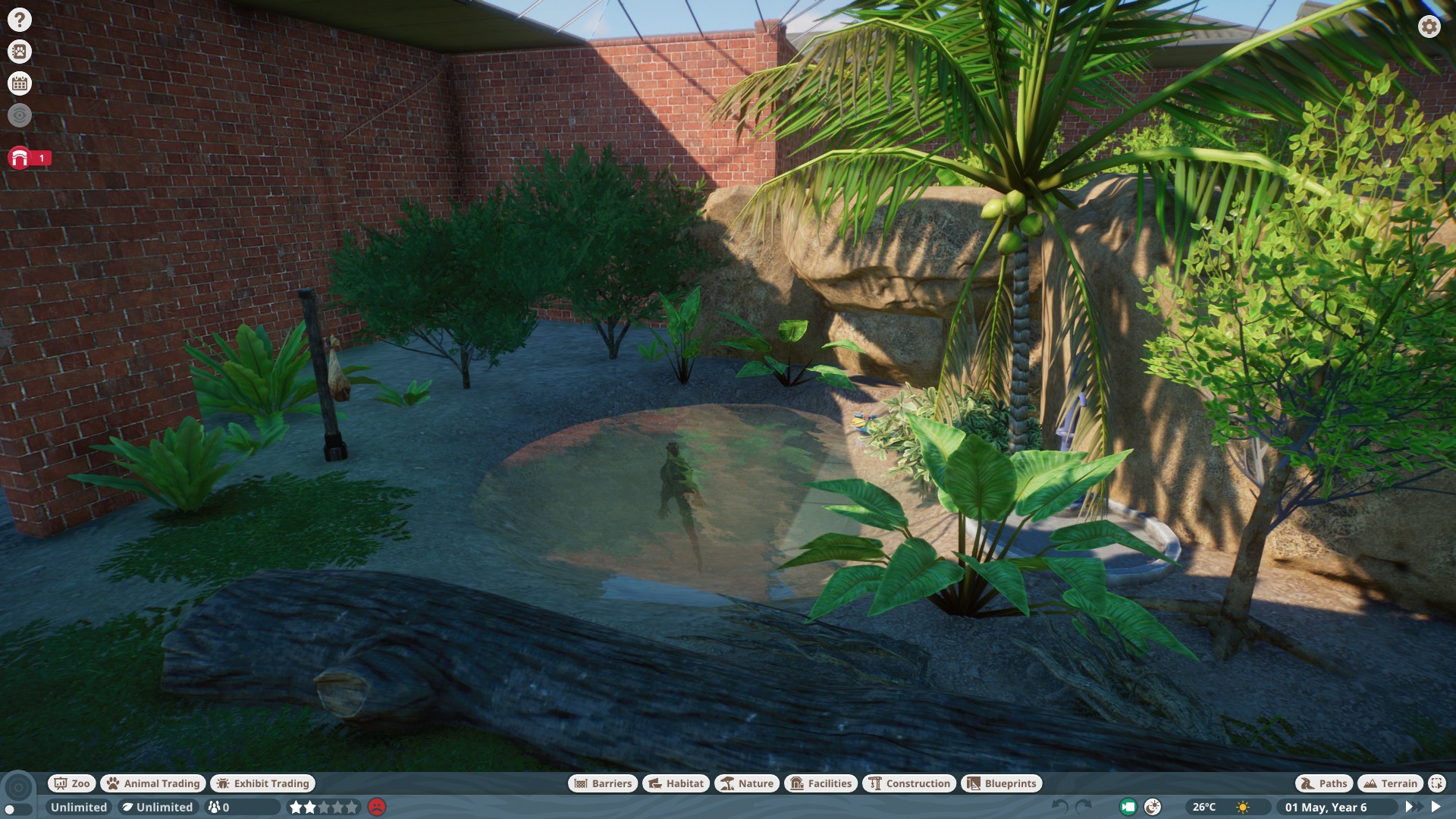
Task: Toggle the video capture camera button
Action: (1128, 806)
